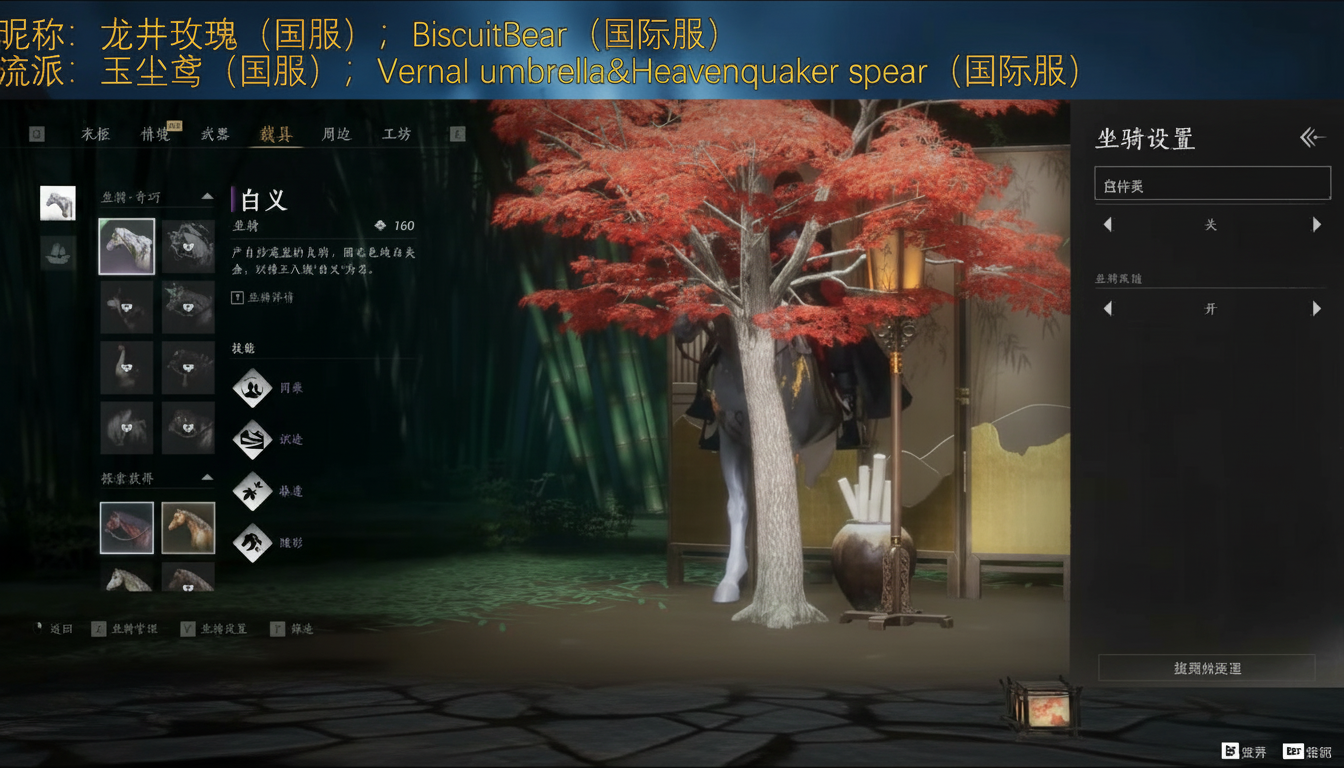This screenshot has width=1344, height=768.
Task: Click the boat icon in the left sidebar
Action: [x=57, y=253]
